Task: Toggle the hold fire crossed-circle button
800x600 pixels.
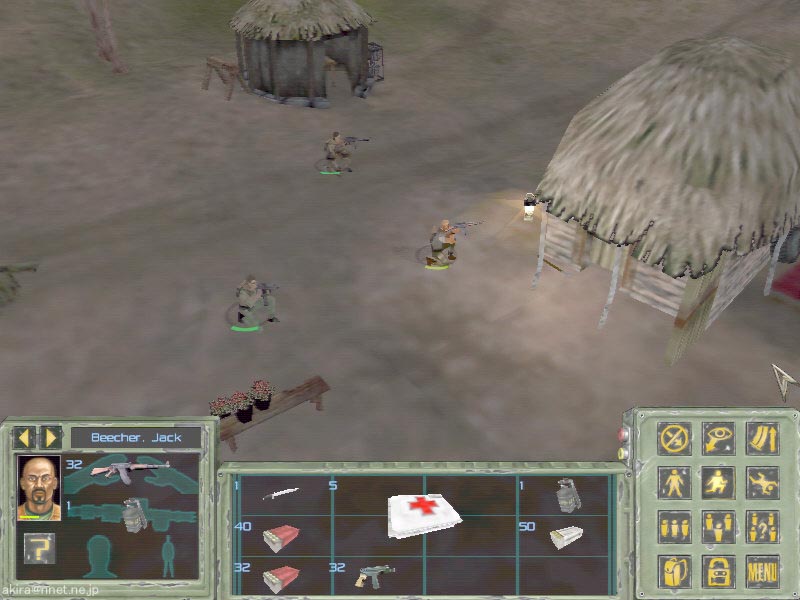Action: [675, 438]
